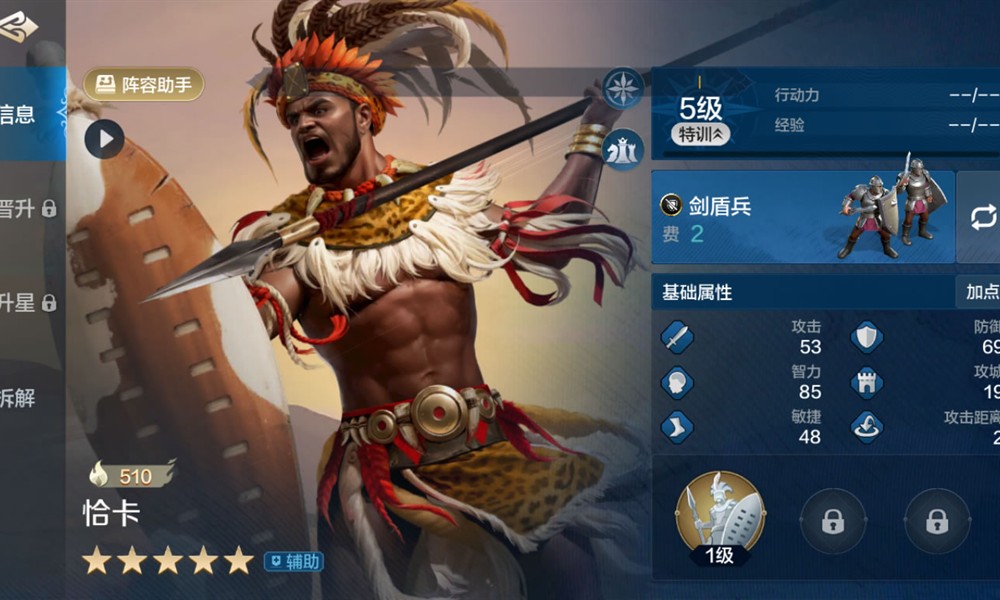The width and height of the screenshot is (1000, 600).
Task: Play the hero voice preview
Action: click(104, 139)
